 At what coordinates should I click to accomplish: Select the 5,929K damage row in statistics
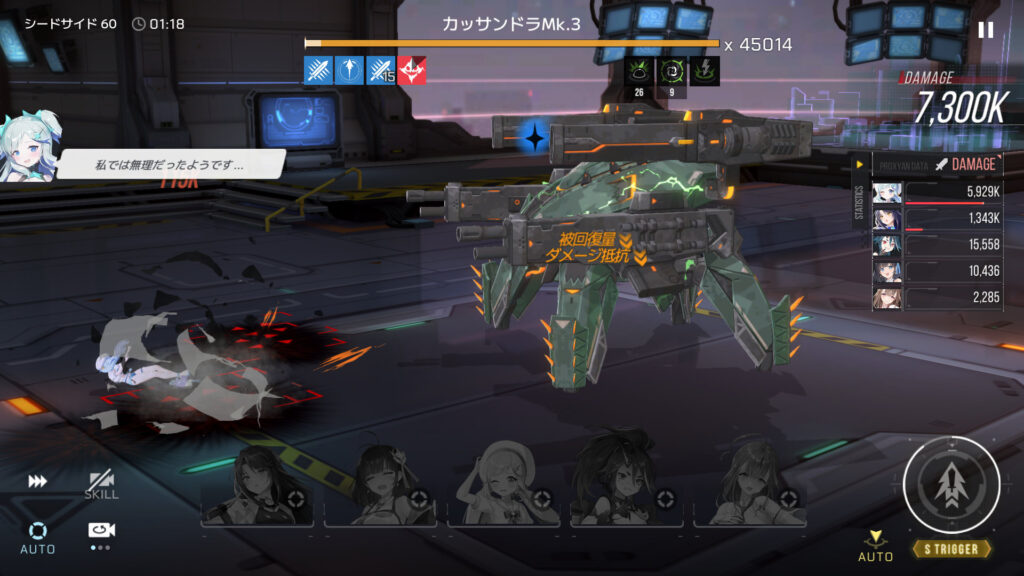coord(936,192)
